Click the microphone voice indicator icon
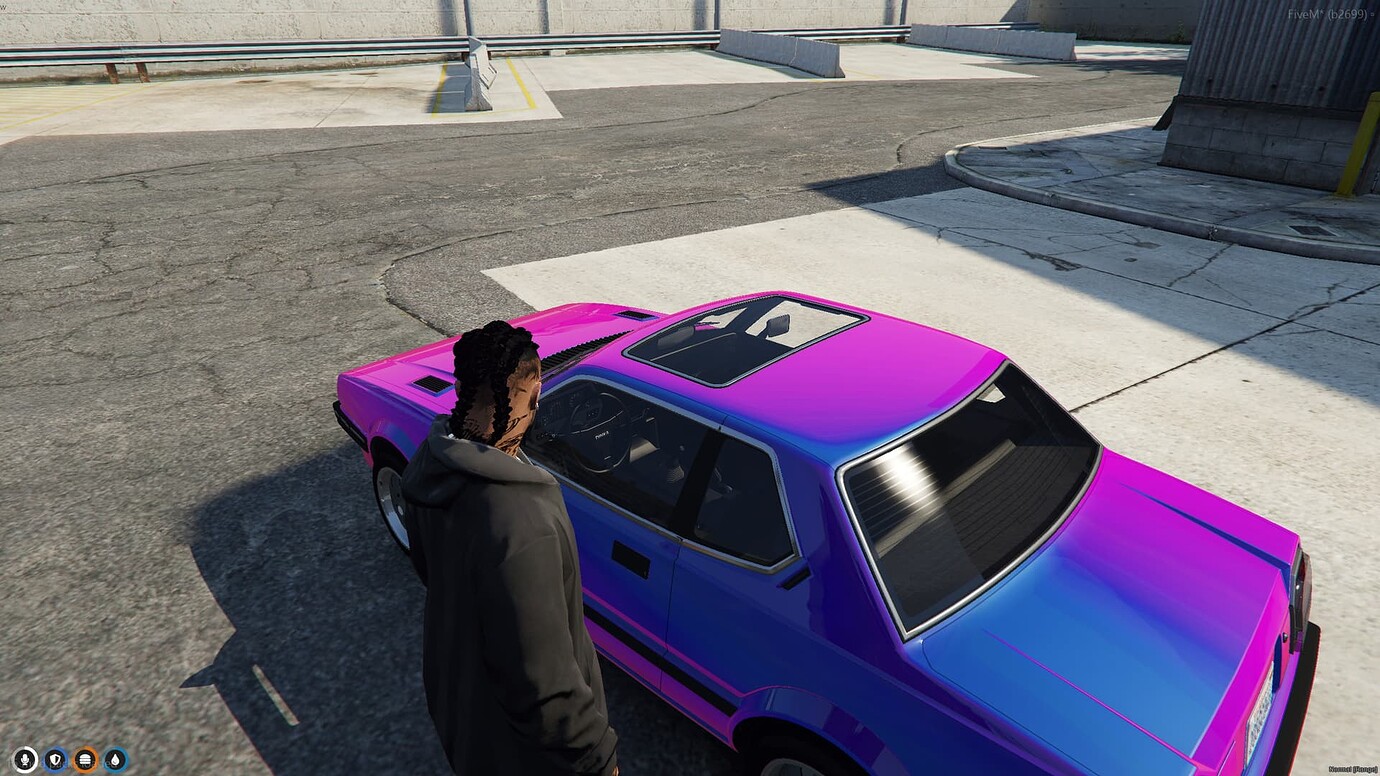This screenshot has width=1380, height=776. (x=24, y=758)
